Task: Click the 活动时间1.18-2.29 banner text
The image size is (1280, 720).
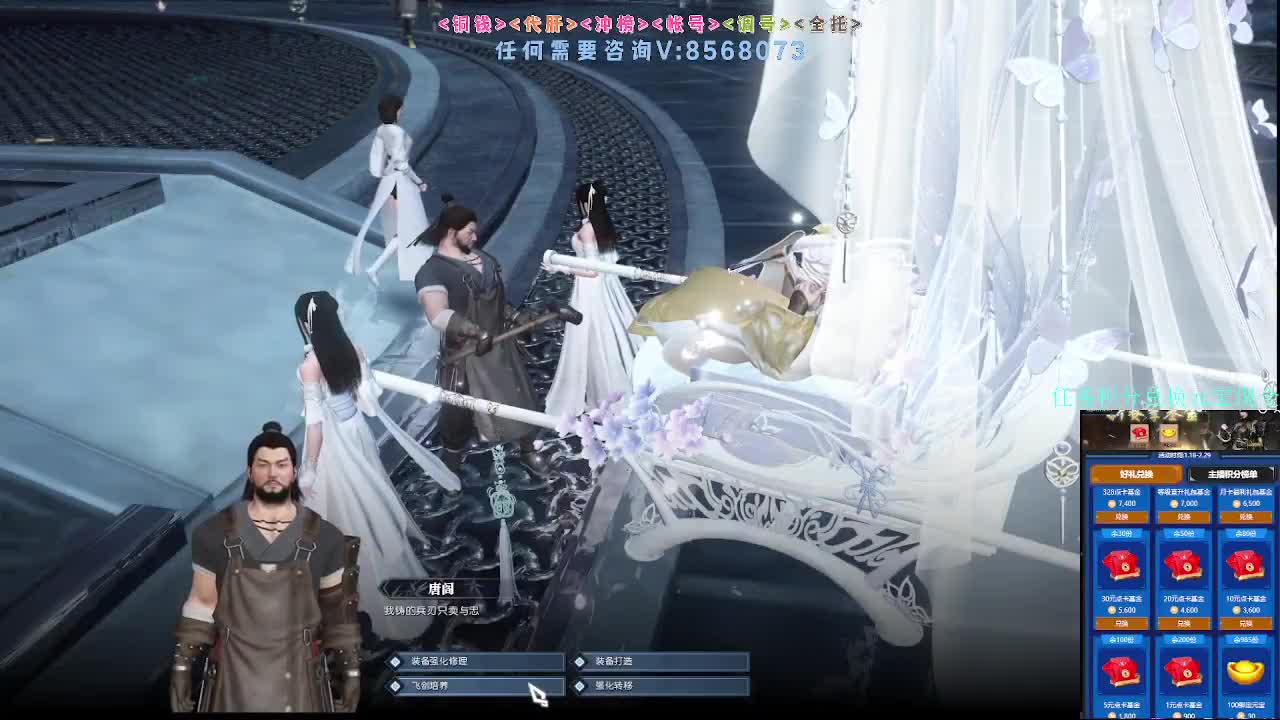Action: [x=1184, y=455]
